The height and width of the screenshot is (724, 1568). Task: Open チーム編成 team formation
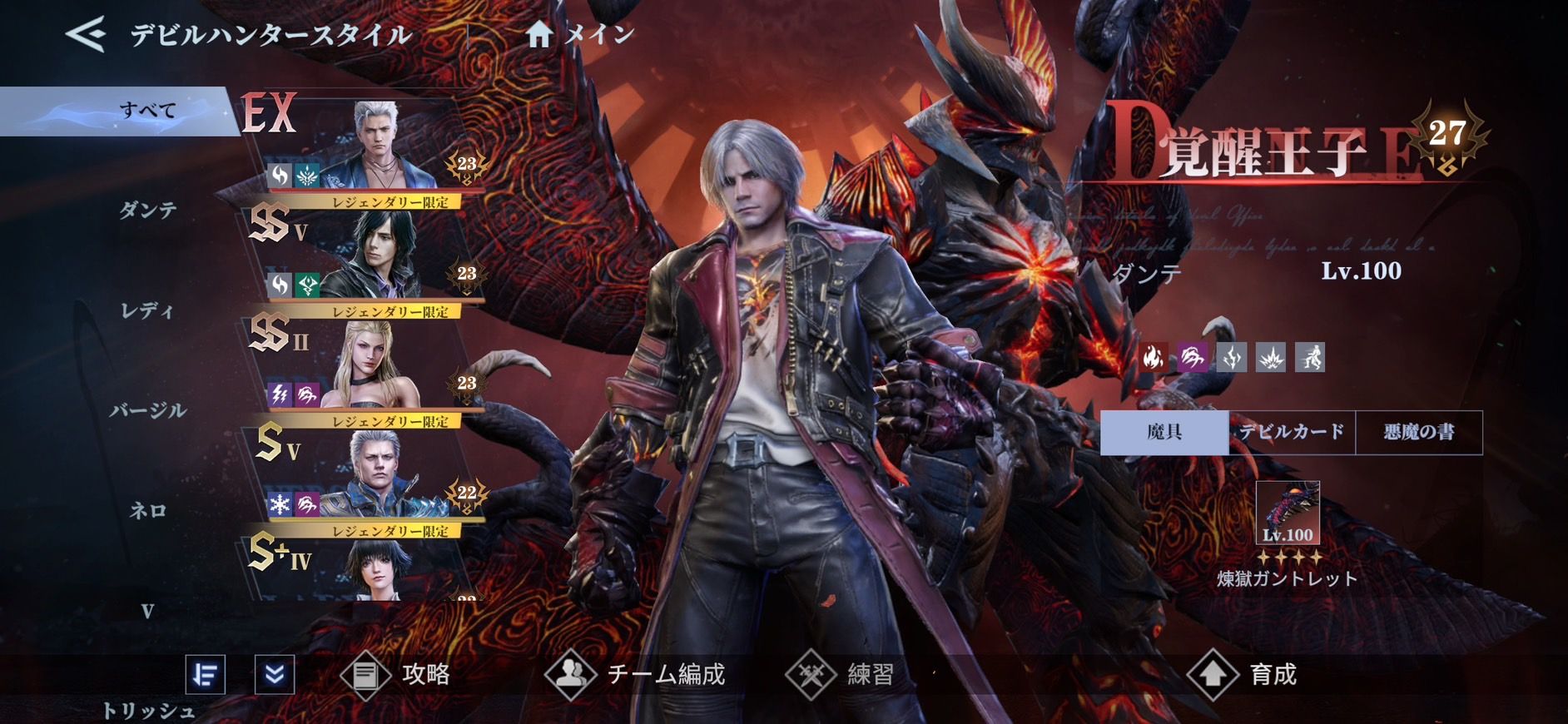click(636, 674)
